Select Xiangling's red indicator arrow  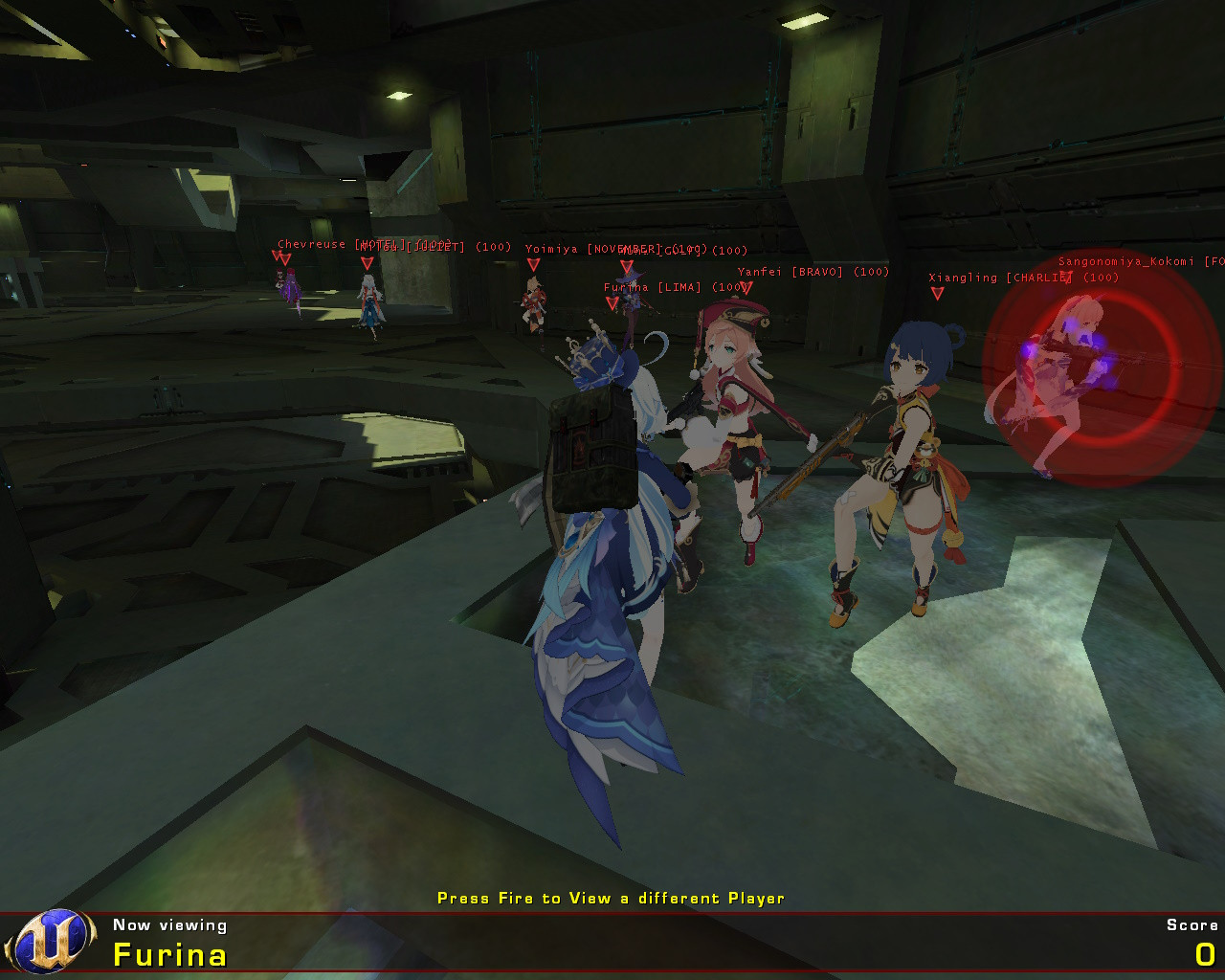tap(938, 293)
